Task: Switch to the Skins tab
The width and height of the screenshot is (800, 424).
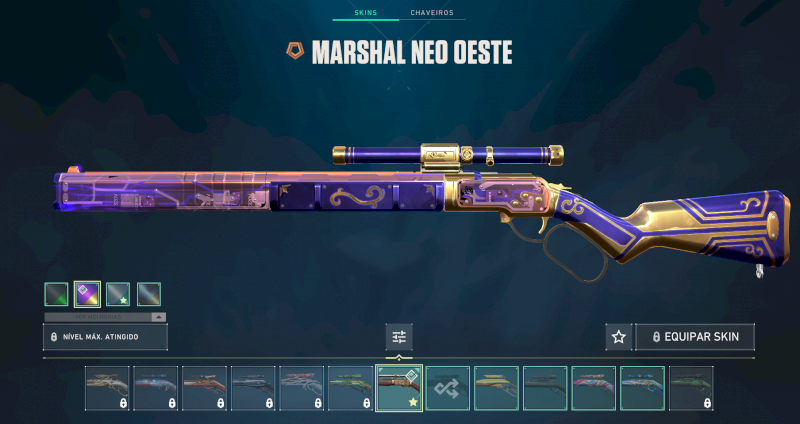Action: pyautogui.click(x=368, y=14)
